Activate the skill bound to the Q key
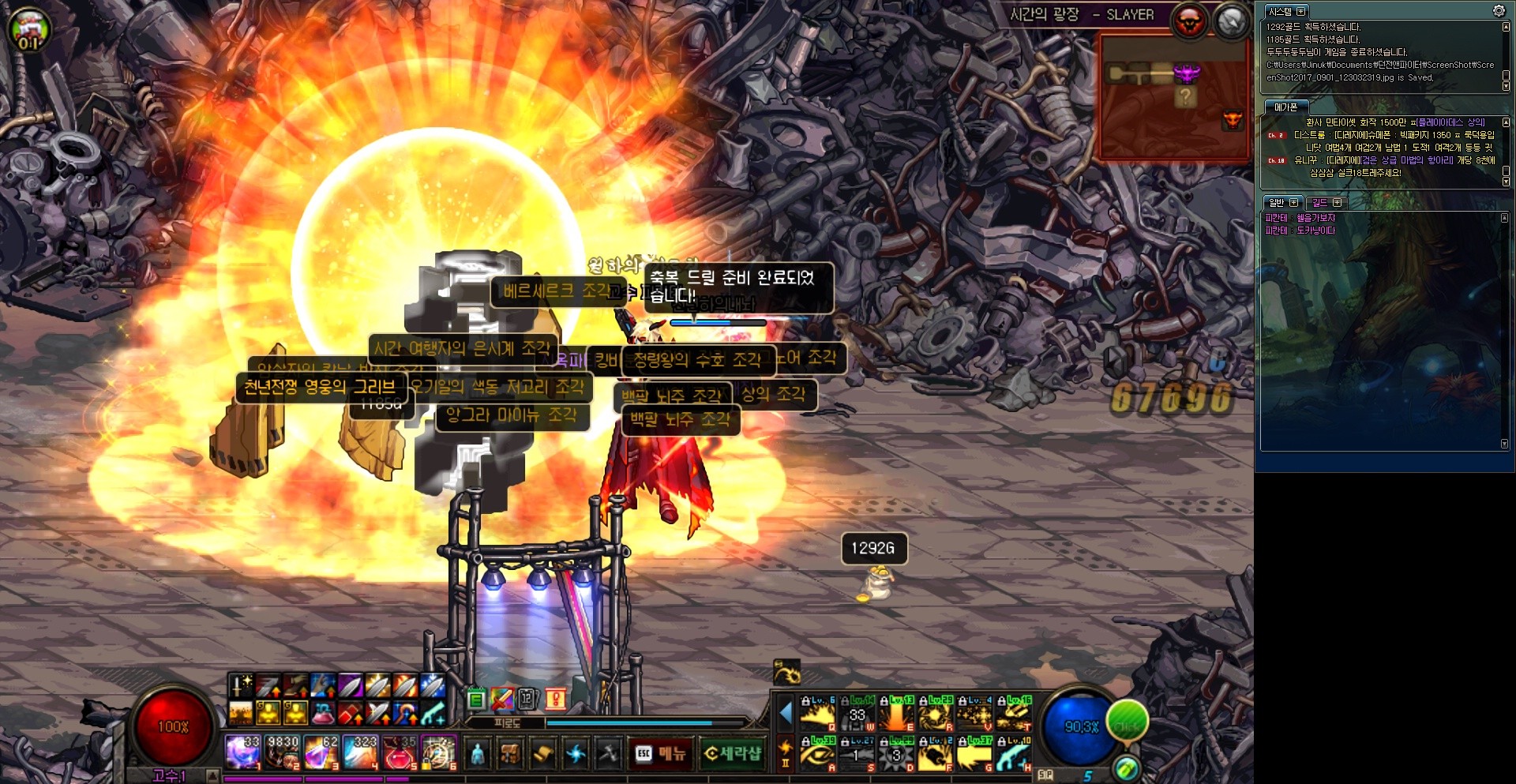Screen dimensions: 1516x784 coord(817,714)
